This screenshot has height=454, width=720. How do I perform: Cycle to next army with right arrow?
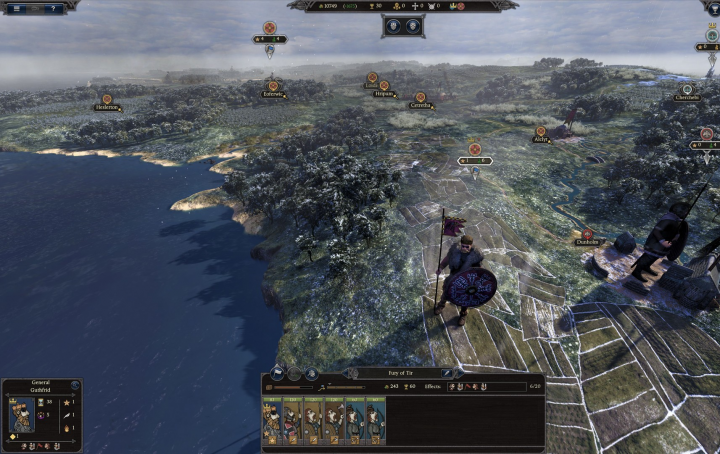click(455, 373)
